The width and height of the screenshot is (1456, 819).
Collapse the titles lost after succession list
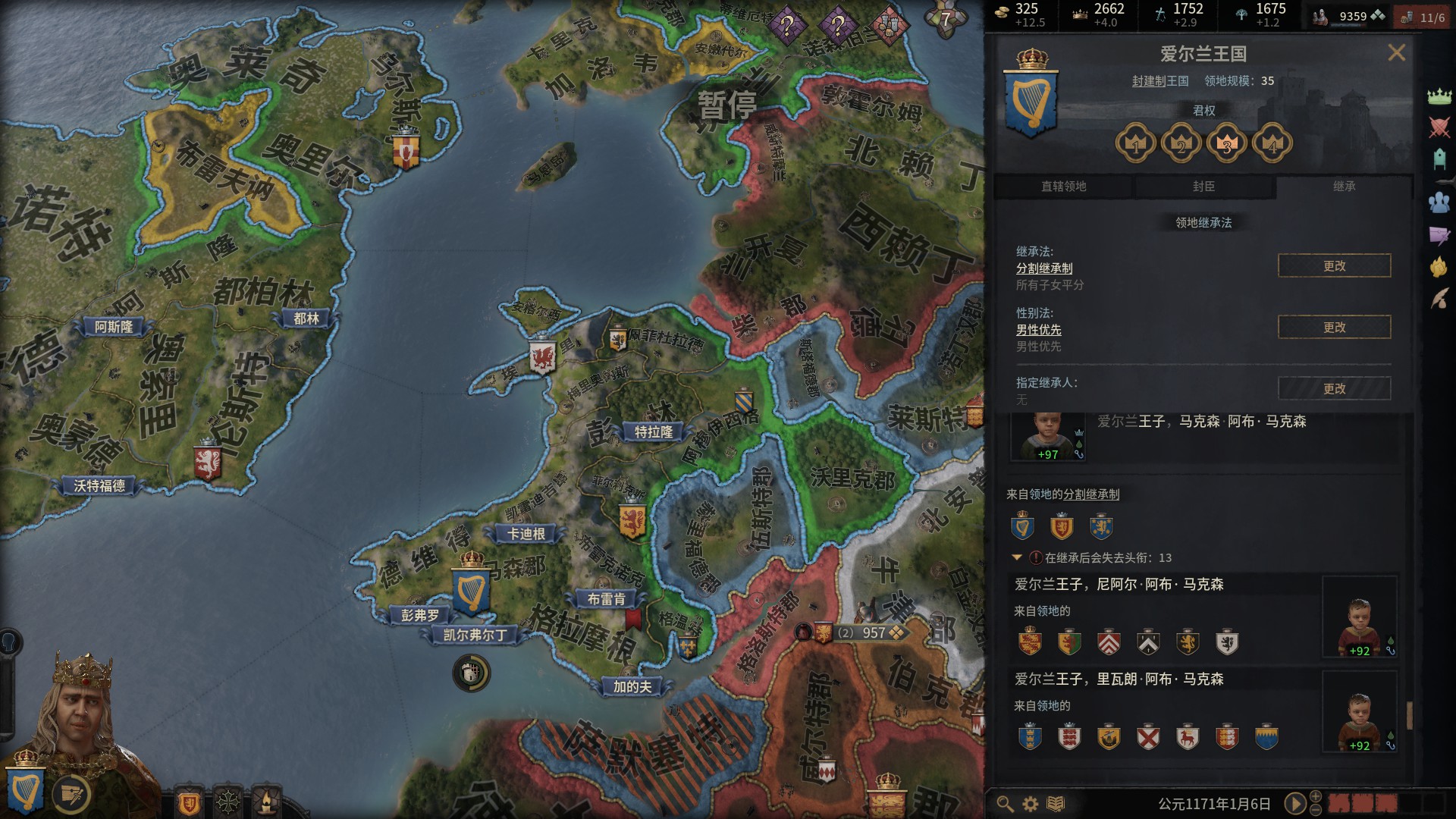pyautogui.click(x=1017, y=557)
